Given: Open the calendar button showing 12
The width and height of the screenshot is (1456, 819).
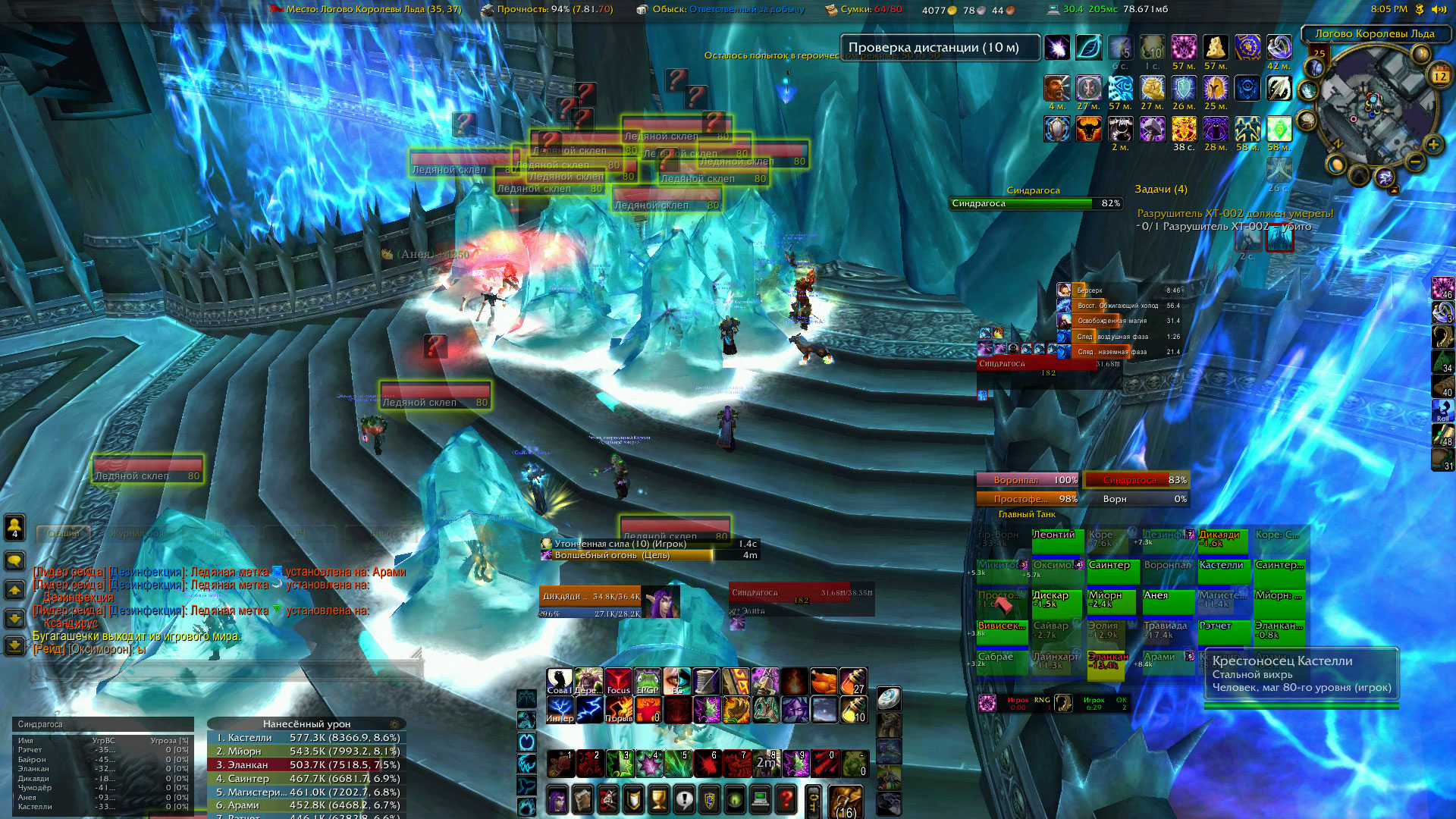Looking at the screenshot, I should click(1439, 75).
